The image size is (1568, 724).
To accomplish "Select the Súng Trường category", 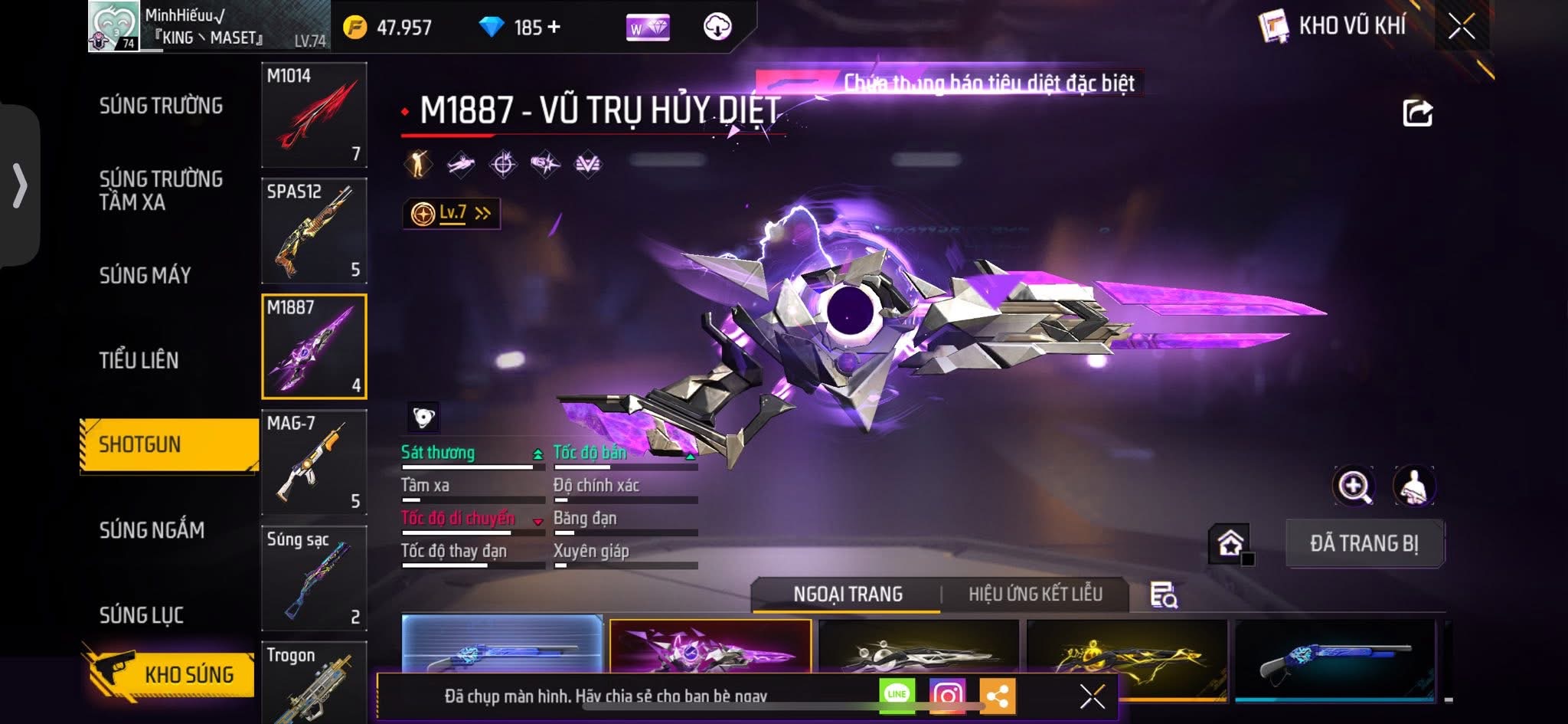I will [161, 106].
